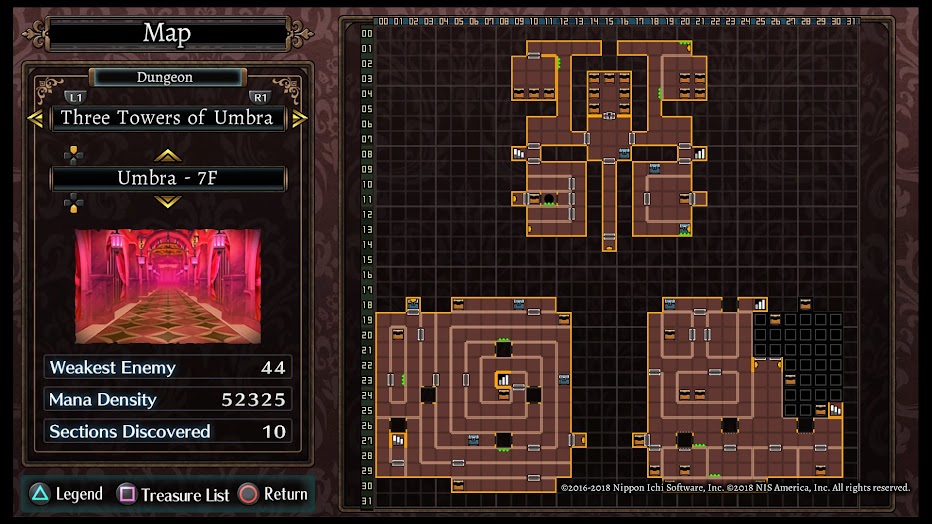This screenshot has height=524, width=932.
Task: Return from the map screen
Action: point(273,494)
